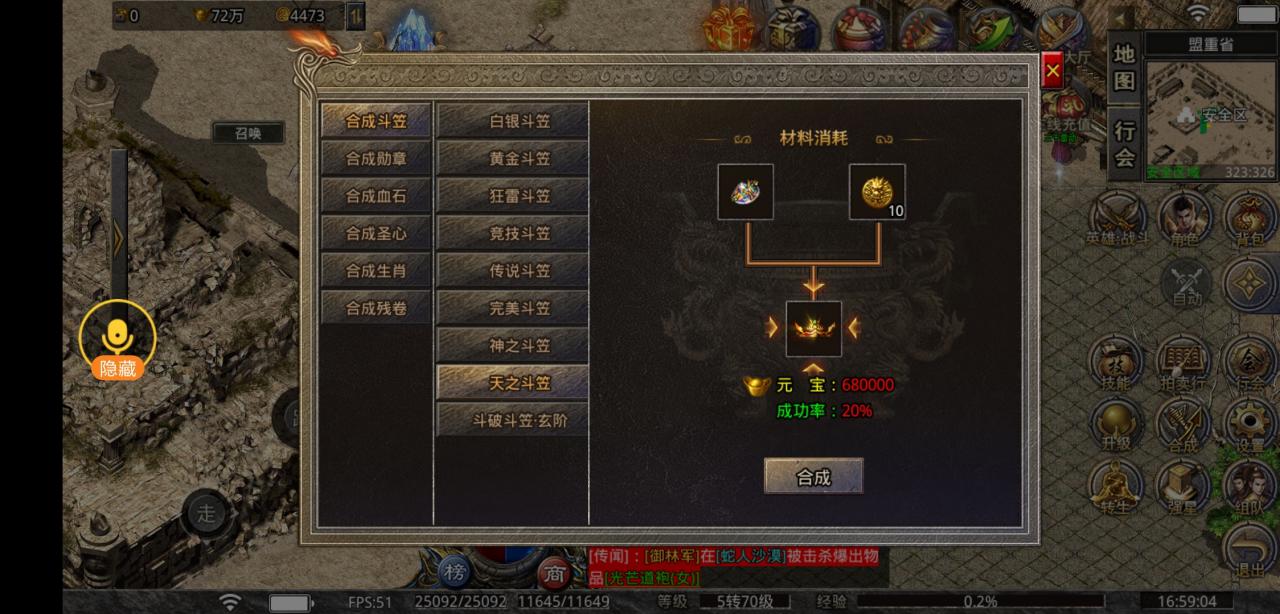Screen dimensions: 1280x614
Task: Select the 合成斗笠 category tab
Action: click(376, 121)
